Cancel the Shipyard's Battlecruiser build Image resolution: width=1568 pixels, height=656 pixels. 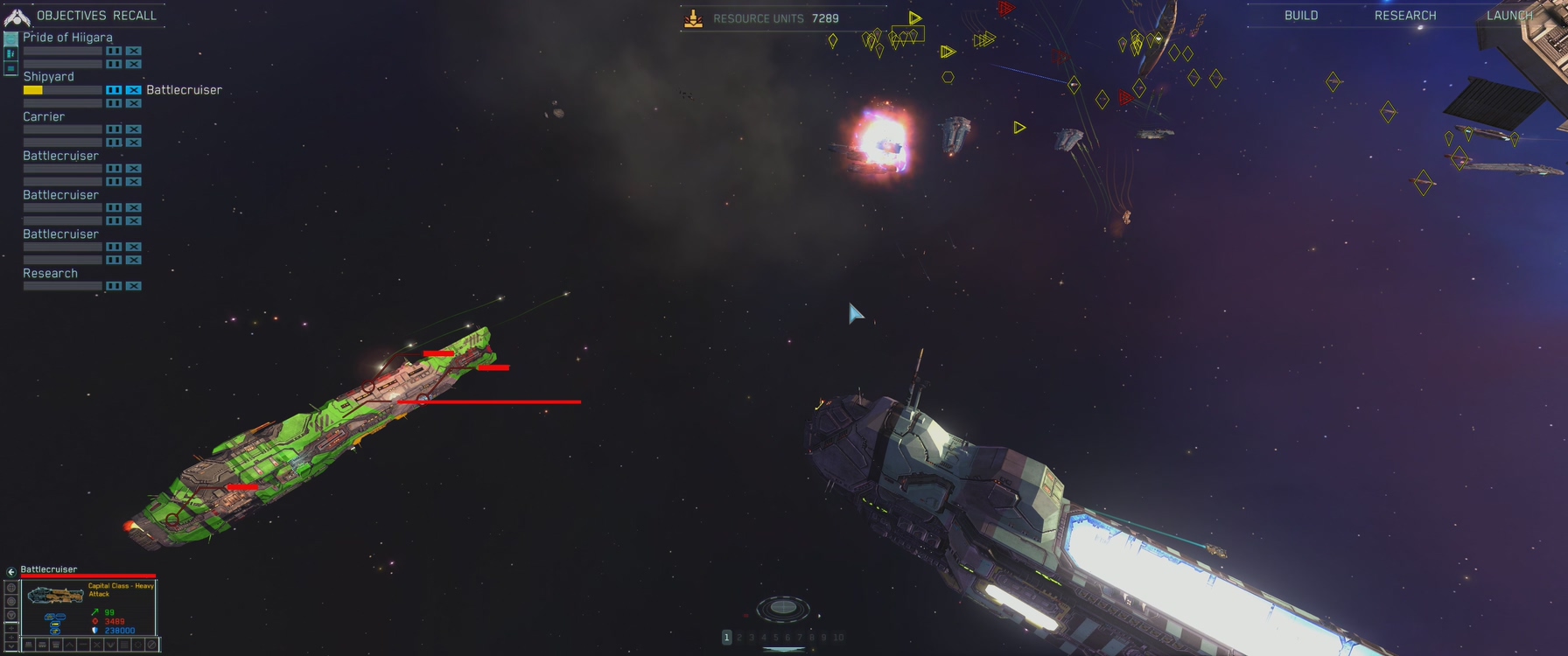[133, 90]
